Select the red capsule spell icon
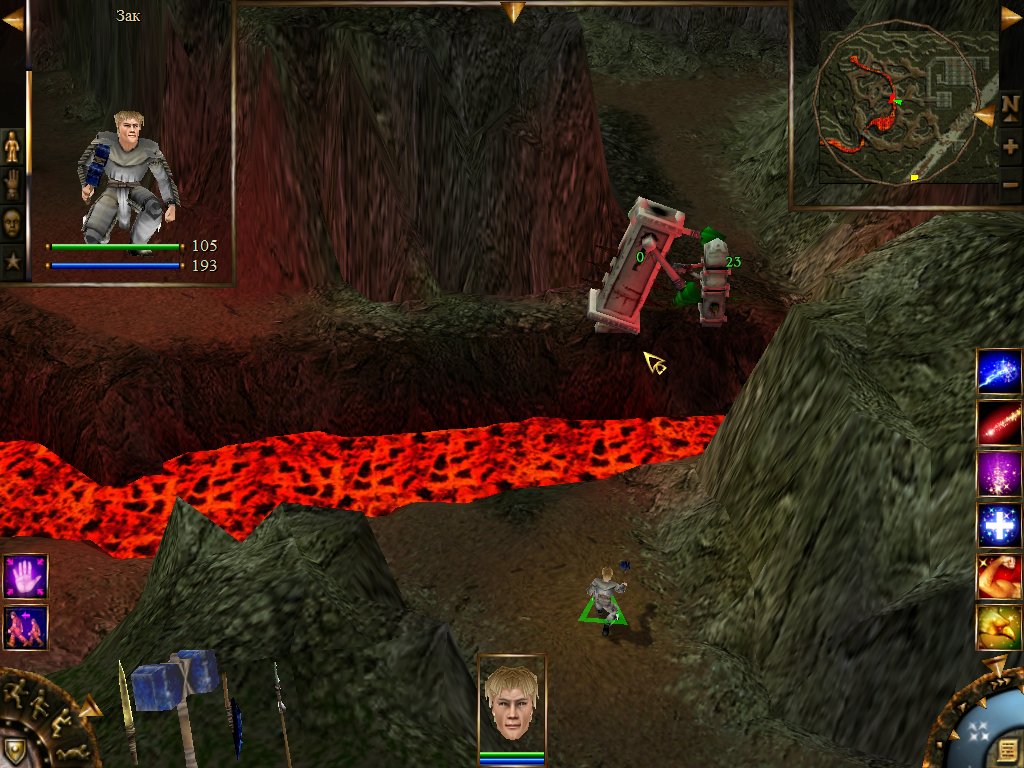This screenshot has height=768, width=1024. point(999,422)
